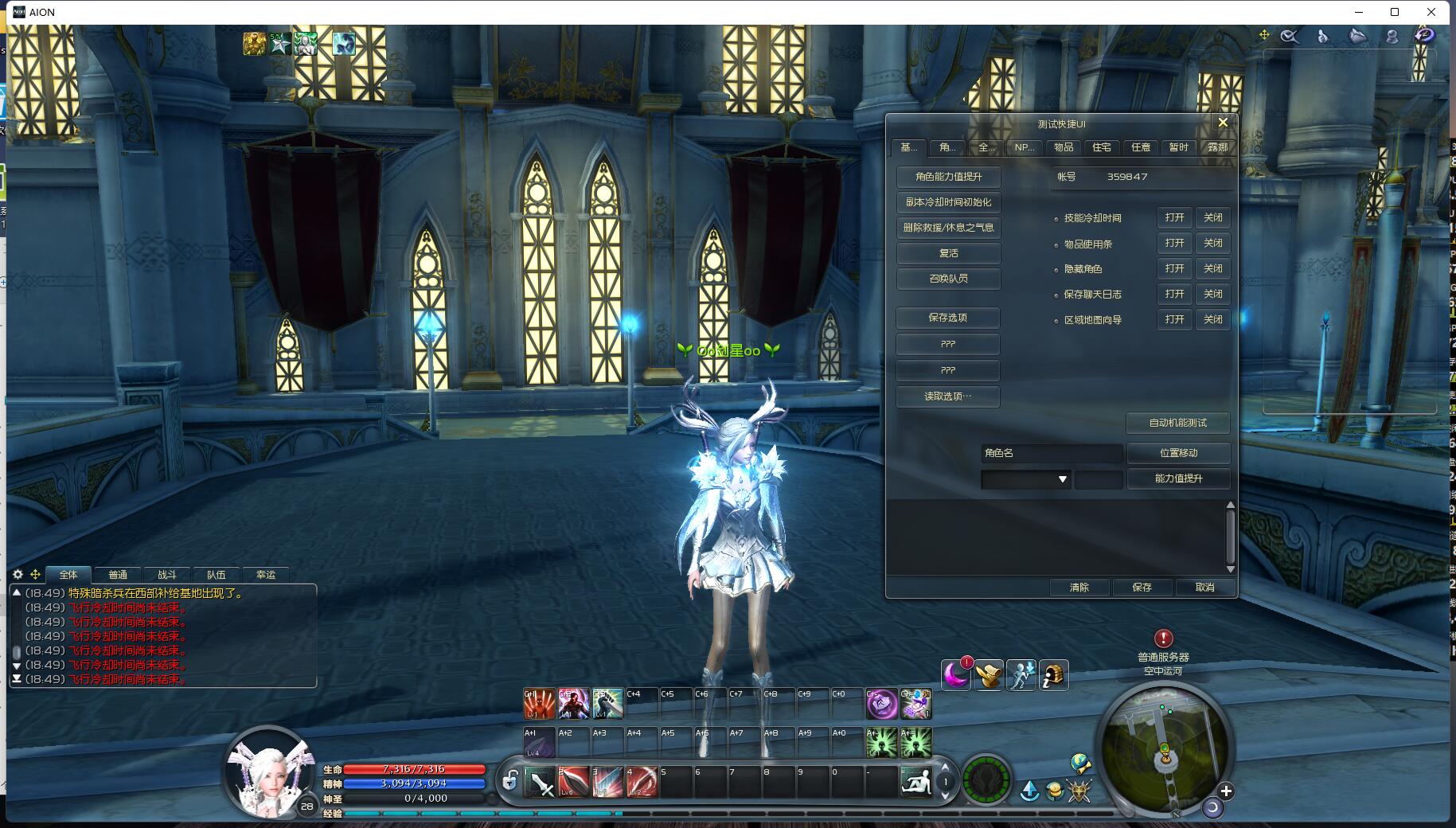
Task: Close the 测试快捷UI panel
Action: tap(1223, 123)
